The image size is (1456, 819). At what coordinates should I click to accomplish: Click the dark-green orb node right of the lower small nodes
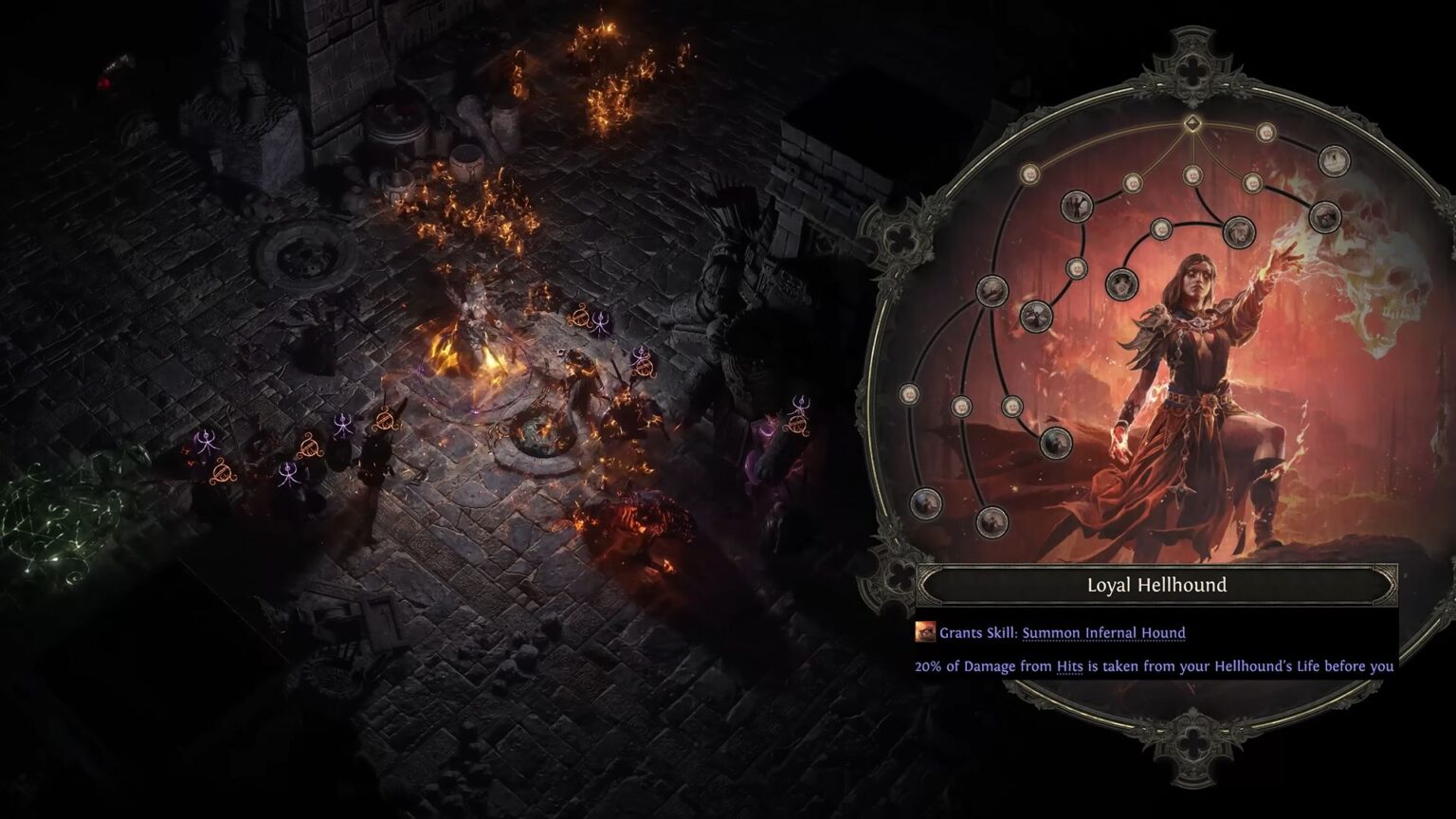pyautogui.click(x=1058, y=441)
